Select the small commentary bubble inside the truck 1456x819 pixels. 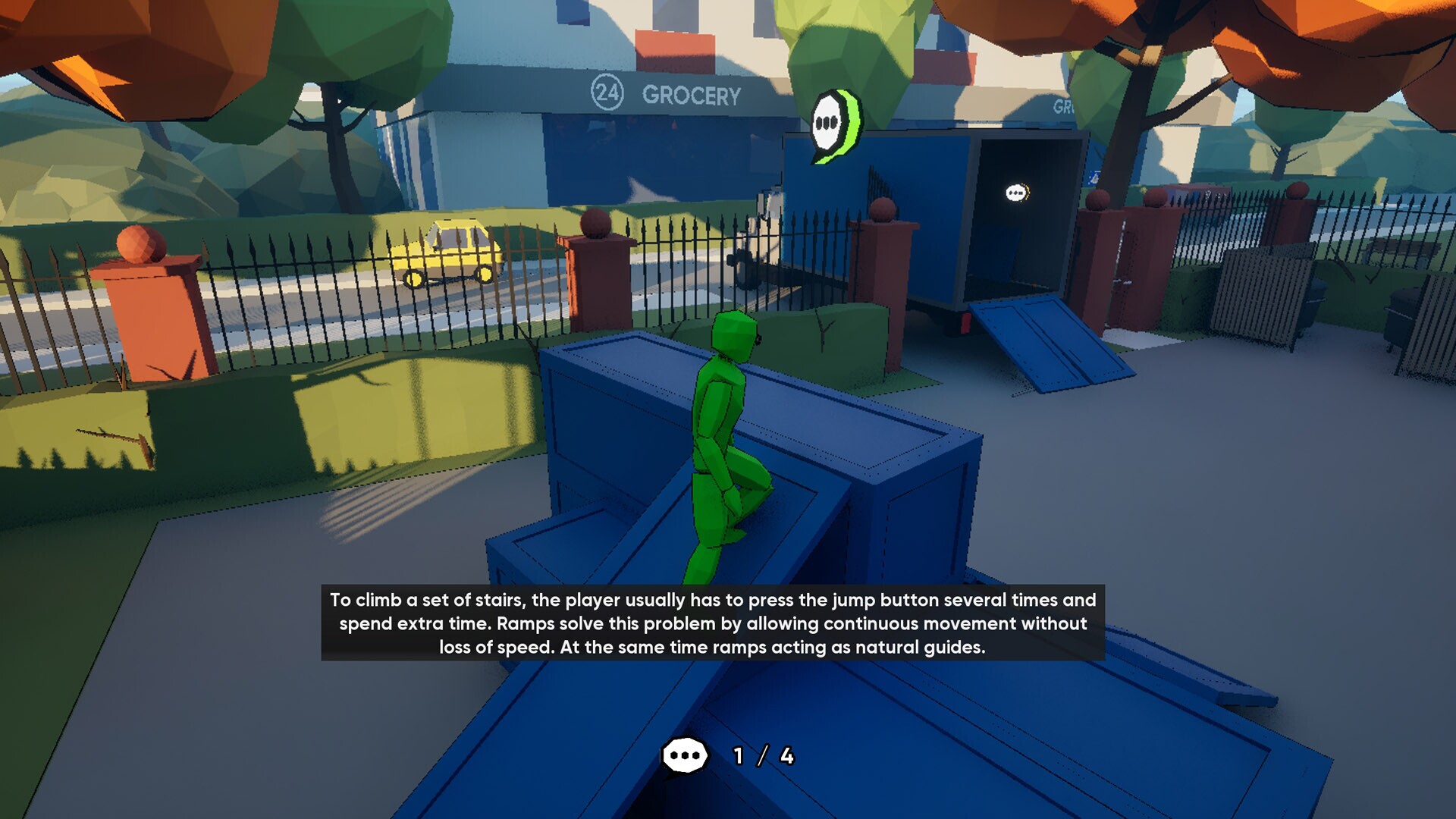point(1017,193)
